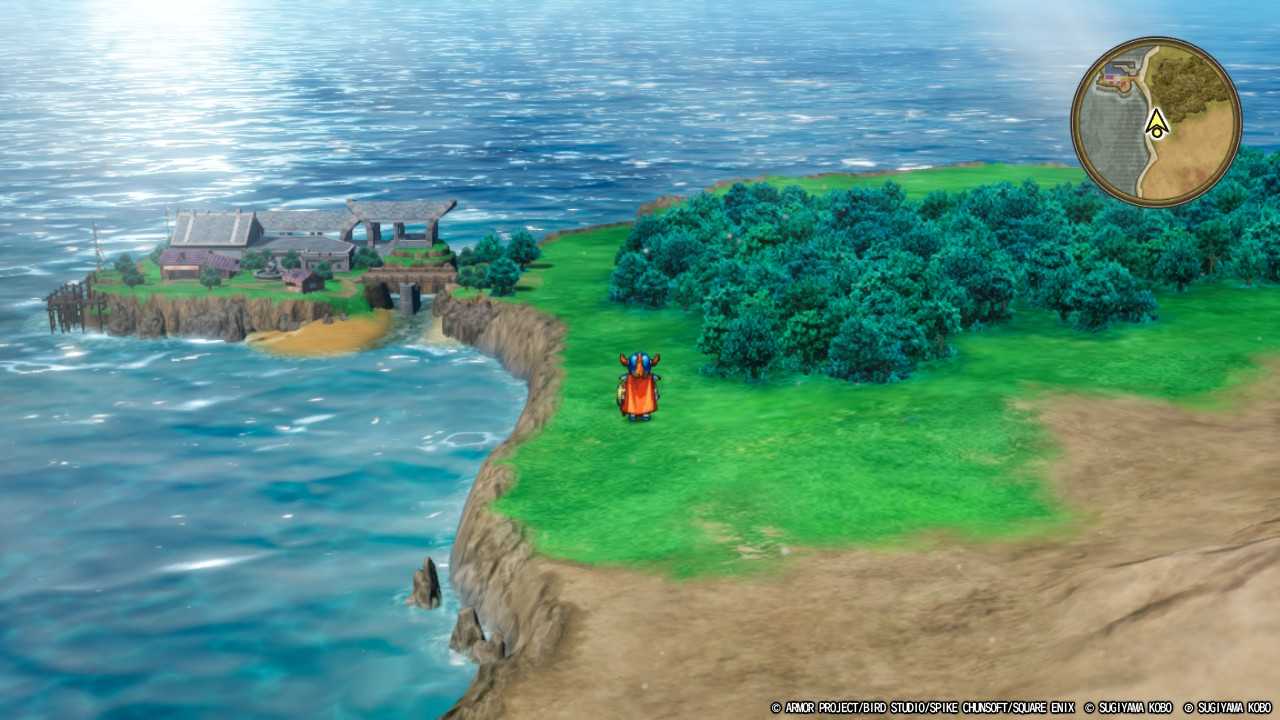Click the stone archway gate near the village
The width and height of the screenshot is (1280, 720).
pyautogui.click(x=393, y=222)
